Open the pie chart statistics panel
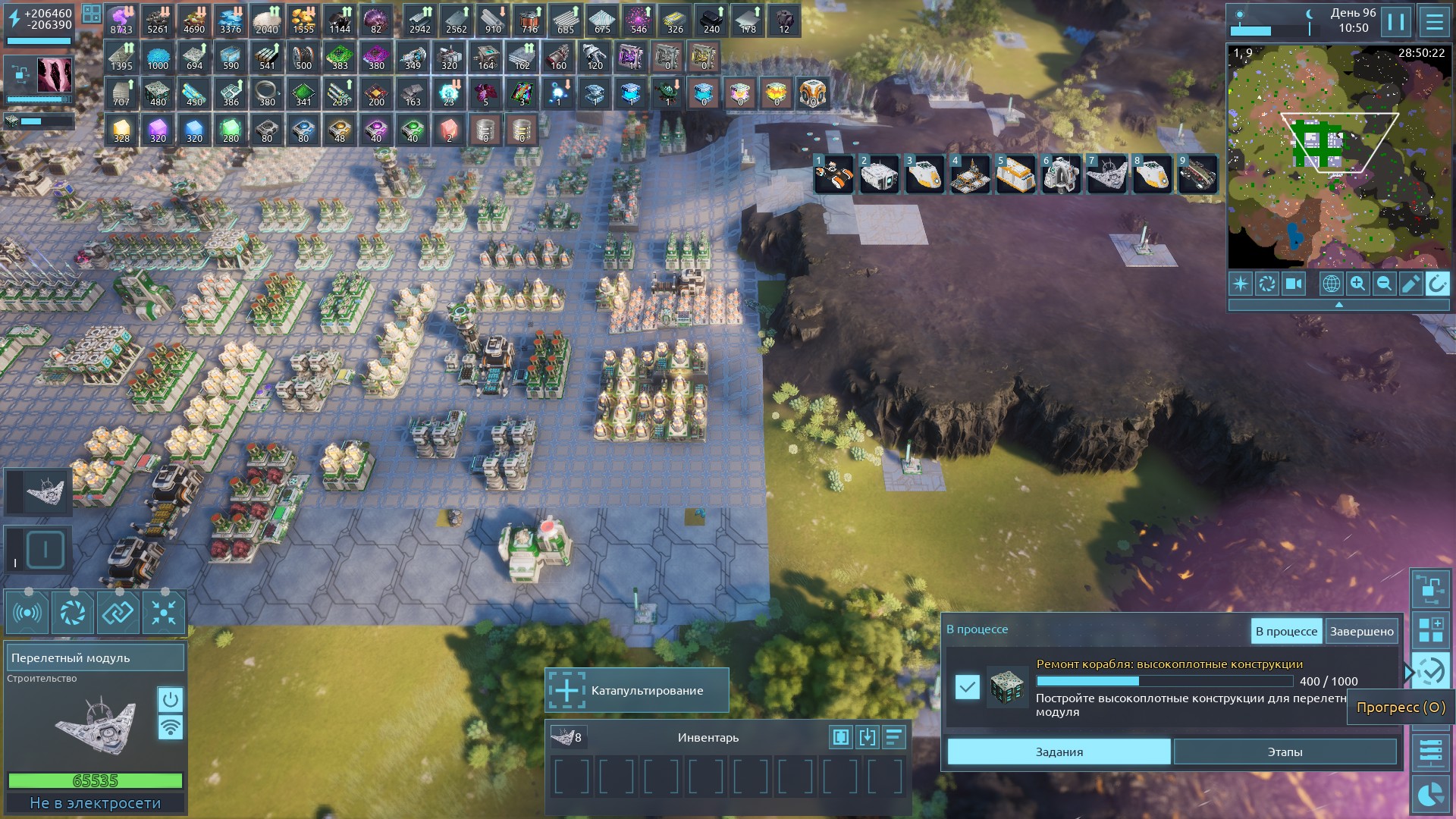Viewport: 1456px width, 819px height. 1430,794
